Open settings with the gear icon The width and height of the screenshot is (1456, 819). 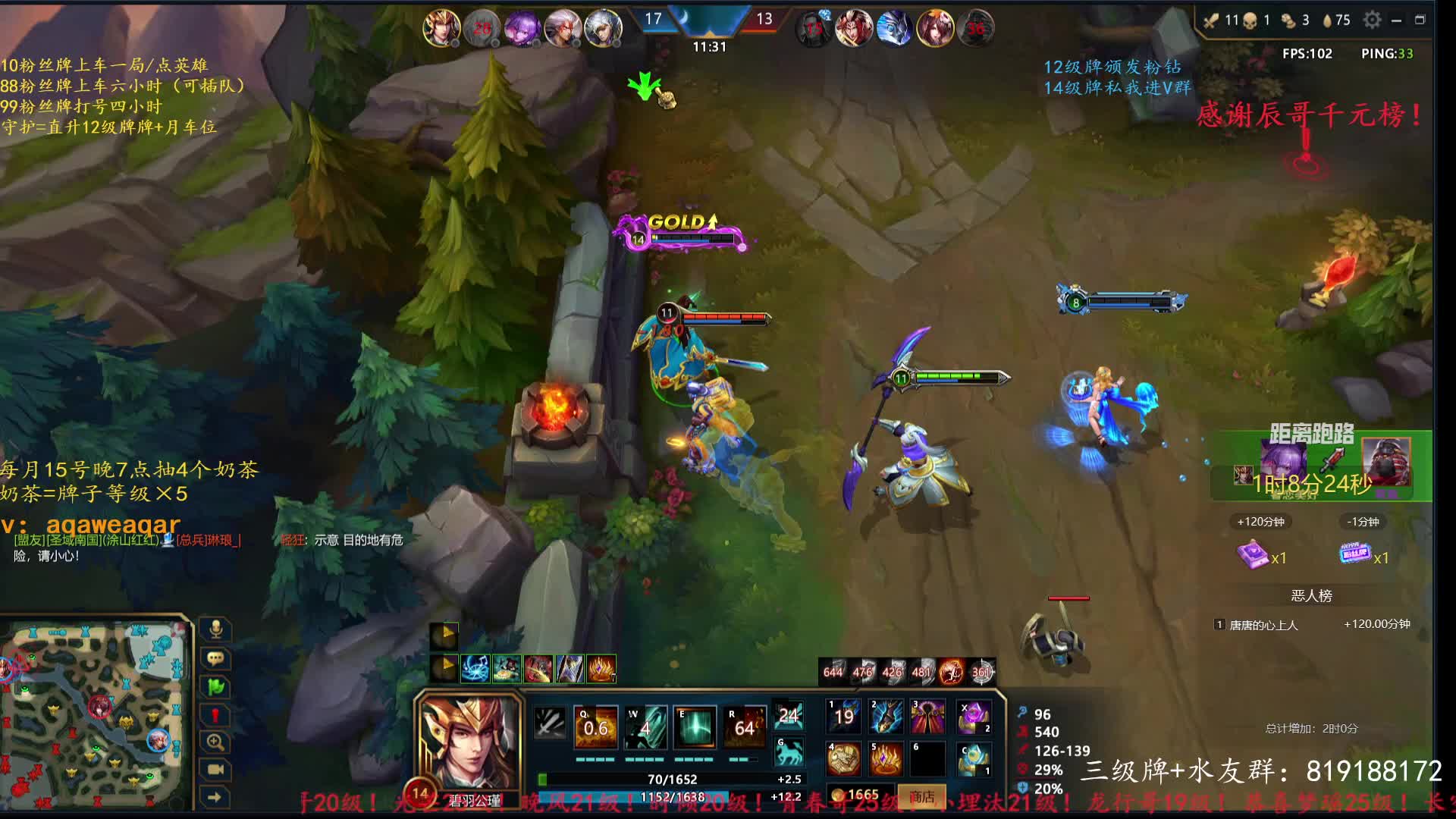point(1372,20)
